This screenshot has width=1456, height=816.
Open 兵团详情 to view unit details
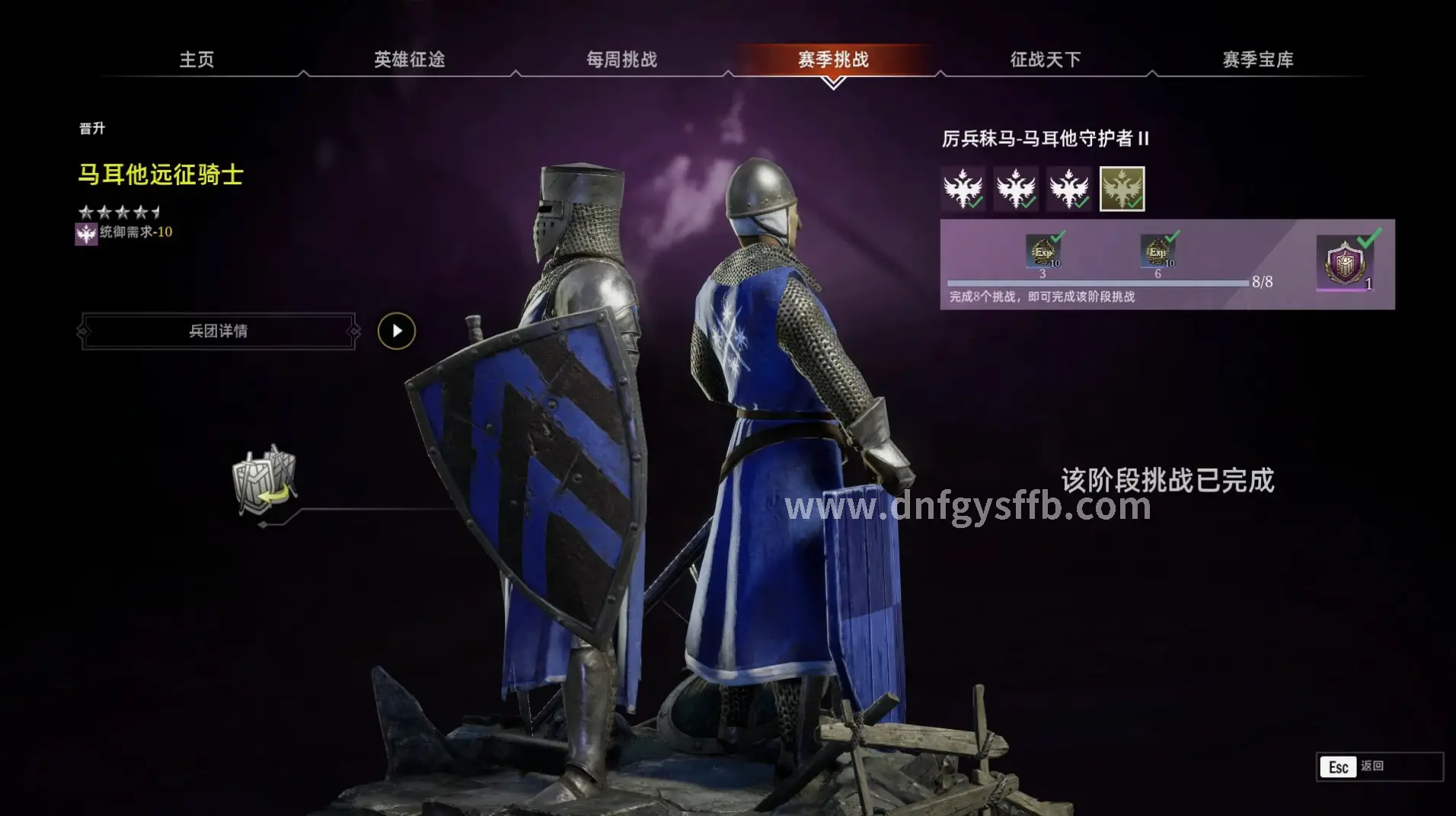tap(218, 331)
